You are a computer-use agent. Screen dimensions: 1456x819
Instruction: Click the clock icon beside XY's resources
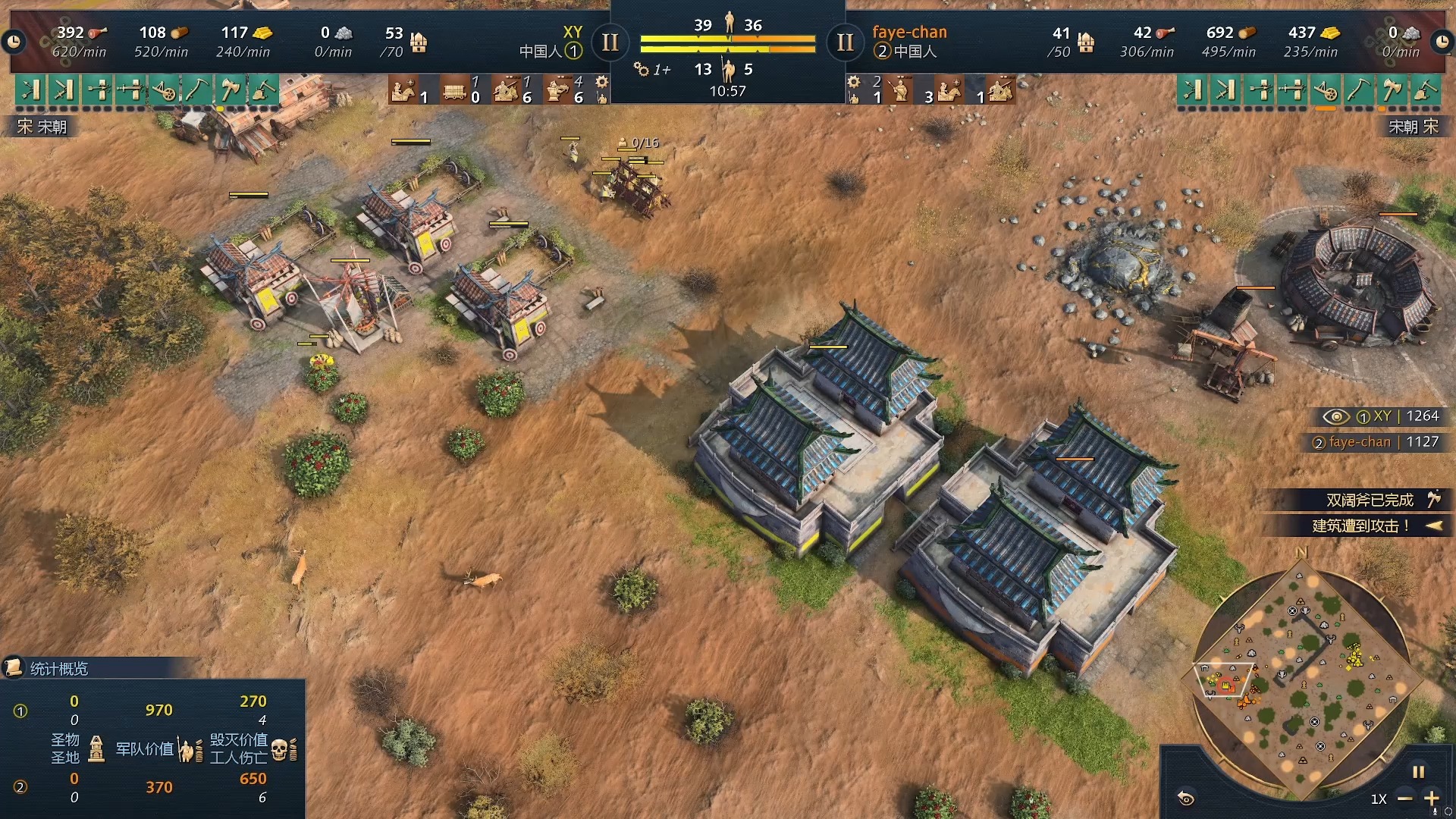click(x=14, y=42)
